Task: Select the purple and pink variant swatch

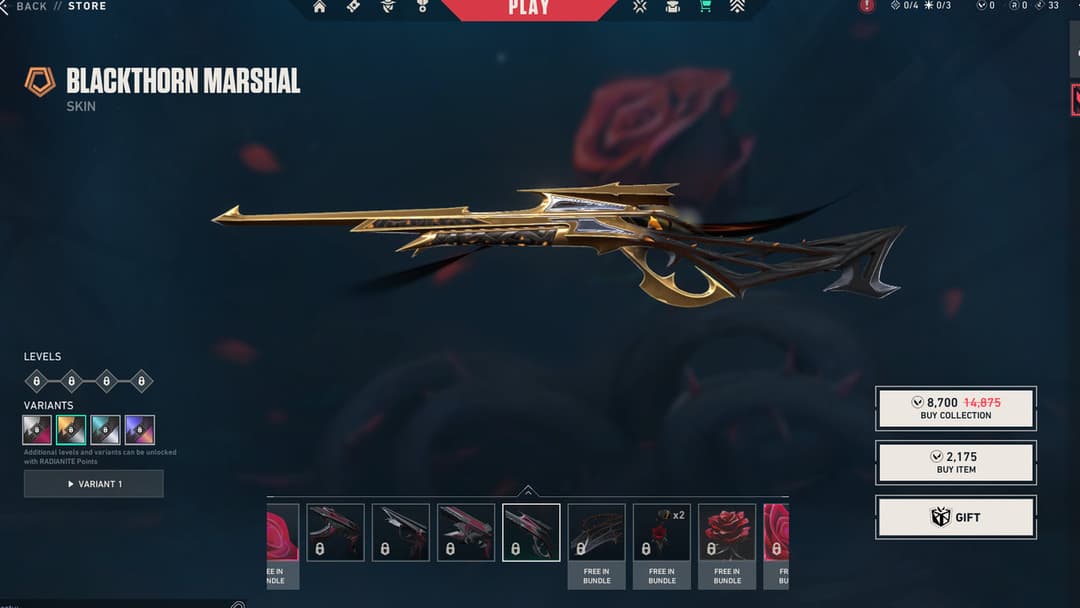Action: click(x=139, y=430)
